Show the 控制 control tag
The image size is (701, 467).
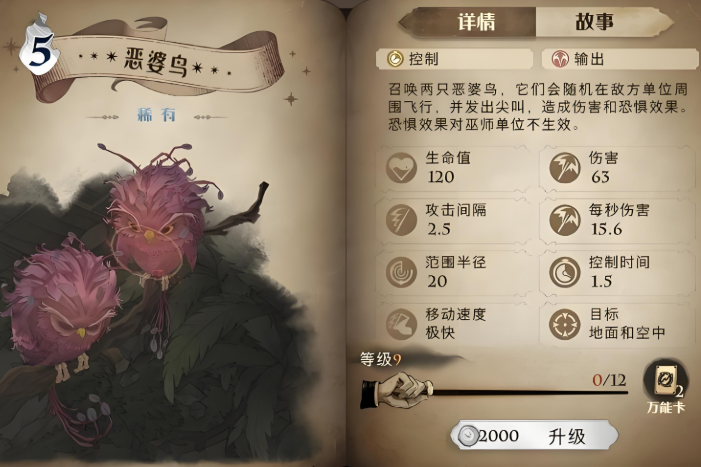tap(455, 60)
